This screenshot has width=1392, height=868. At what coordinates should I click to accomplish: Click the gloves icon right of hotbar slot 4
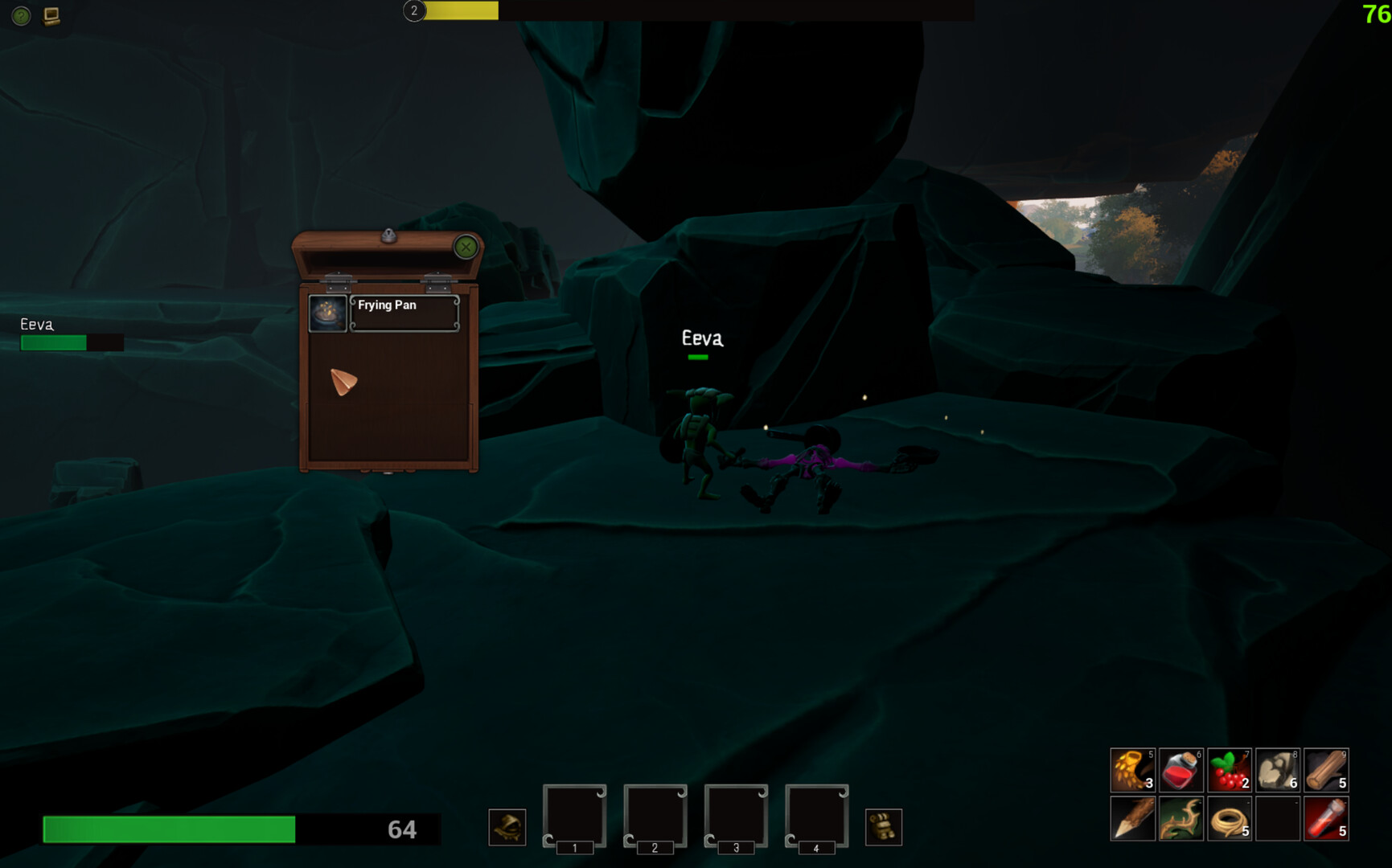tap(884, 826)
